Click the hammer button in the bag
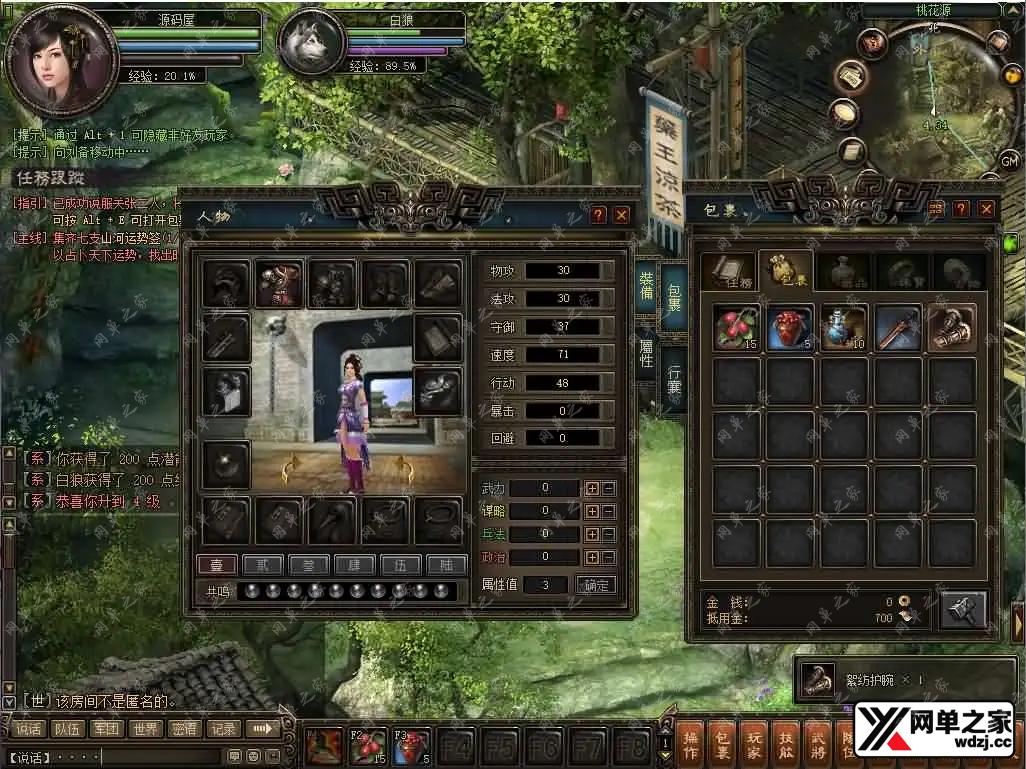Viewport: 1026px width, 769px height. tap(962, 609)
